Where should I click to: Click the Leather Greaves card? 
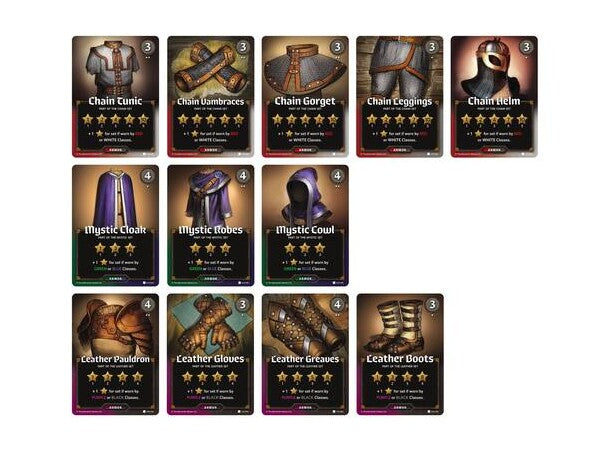point(305,354)
